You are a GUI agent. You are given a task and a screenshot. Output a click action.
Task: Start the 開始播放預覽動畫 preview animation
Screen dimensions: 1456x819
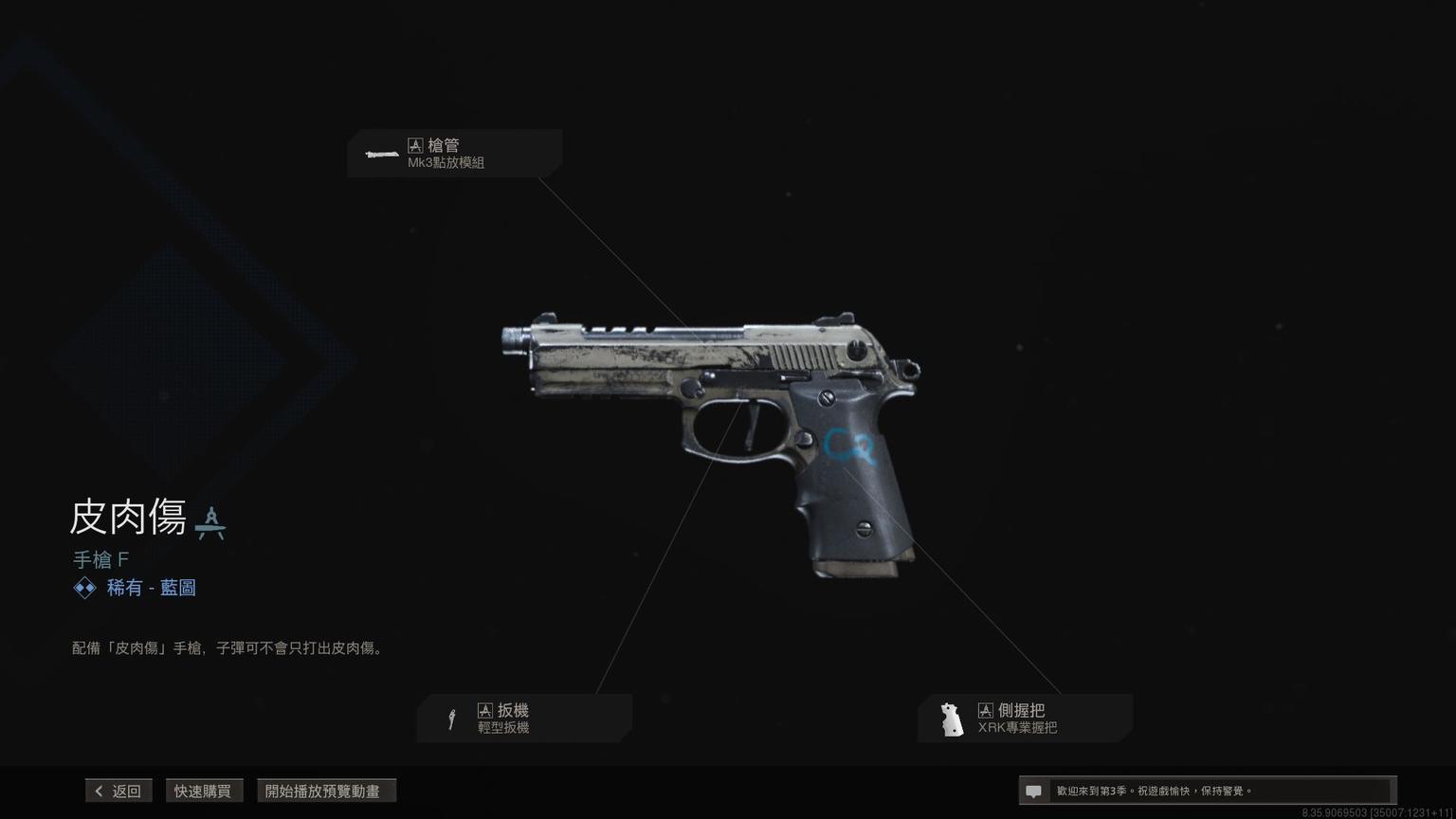click(326, 791)
